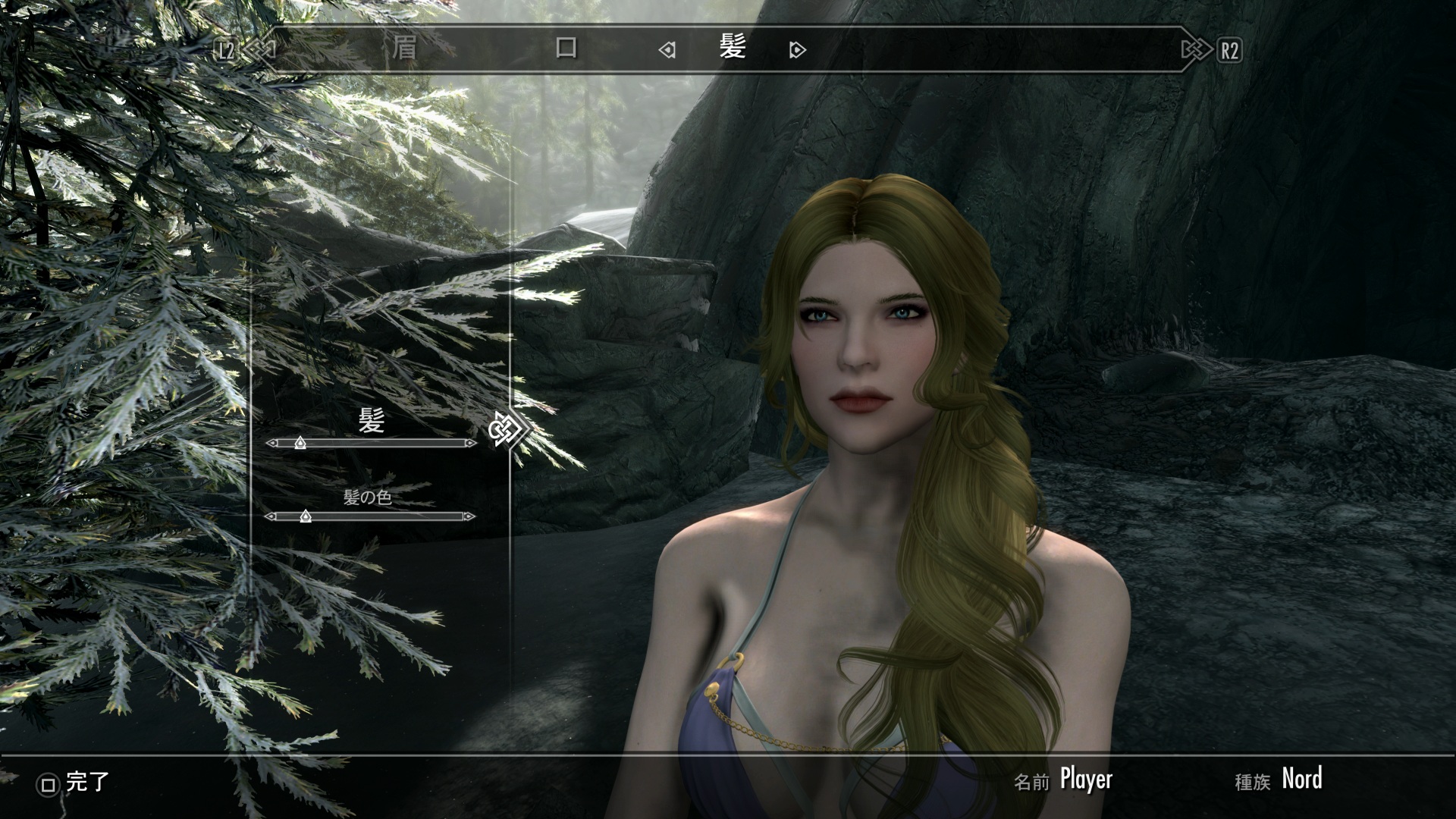1456x819 pixels.
Task: Edit the 名前 Player name field
Action: click(1085, 779)
